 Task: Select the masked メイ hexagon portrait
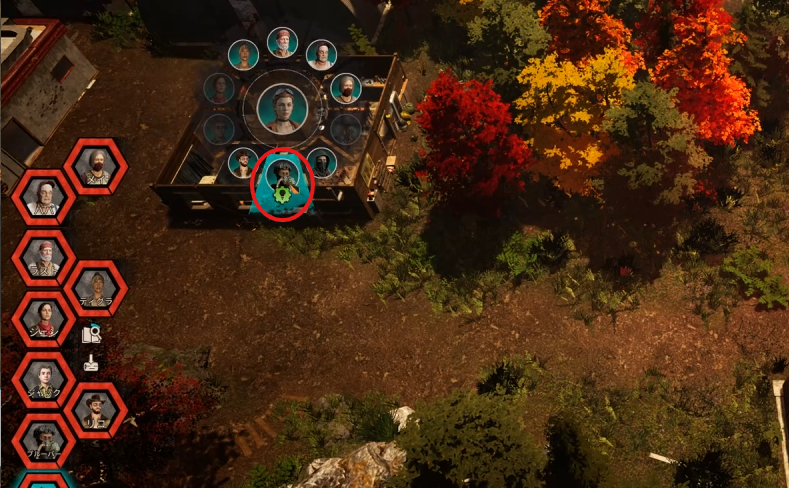point(95,166)
